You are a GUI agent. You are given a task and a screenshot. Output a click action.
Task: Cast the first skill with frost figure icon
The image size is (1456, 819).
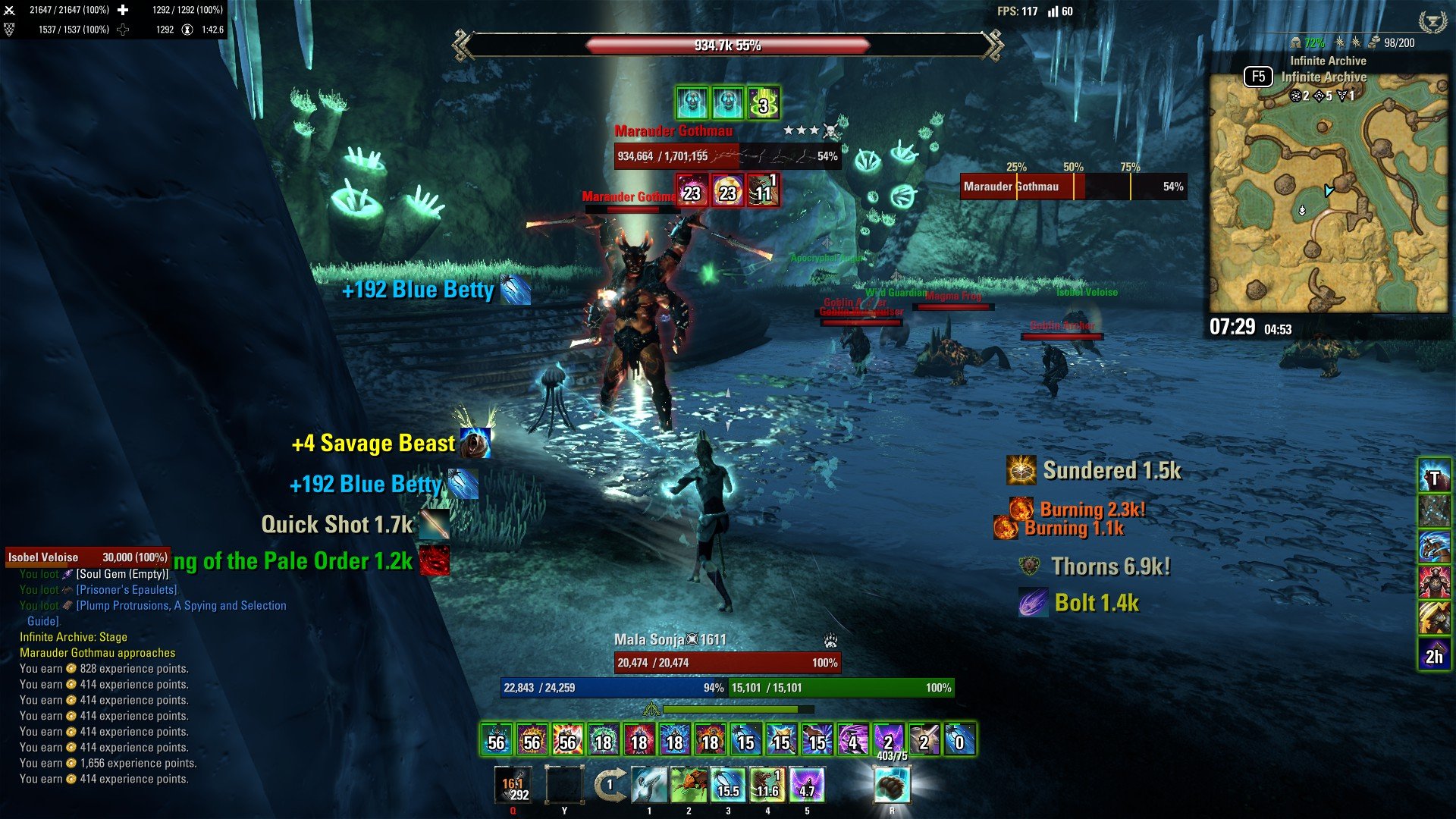pyautogui.click(x=649, y=785)
